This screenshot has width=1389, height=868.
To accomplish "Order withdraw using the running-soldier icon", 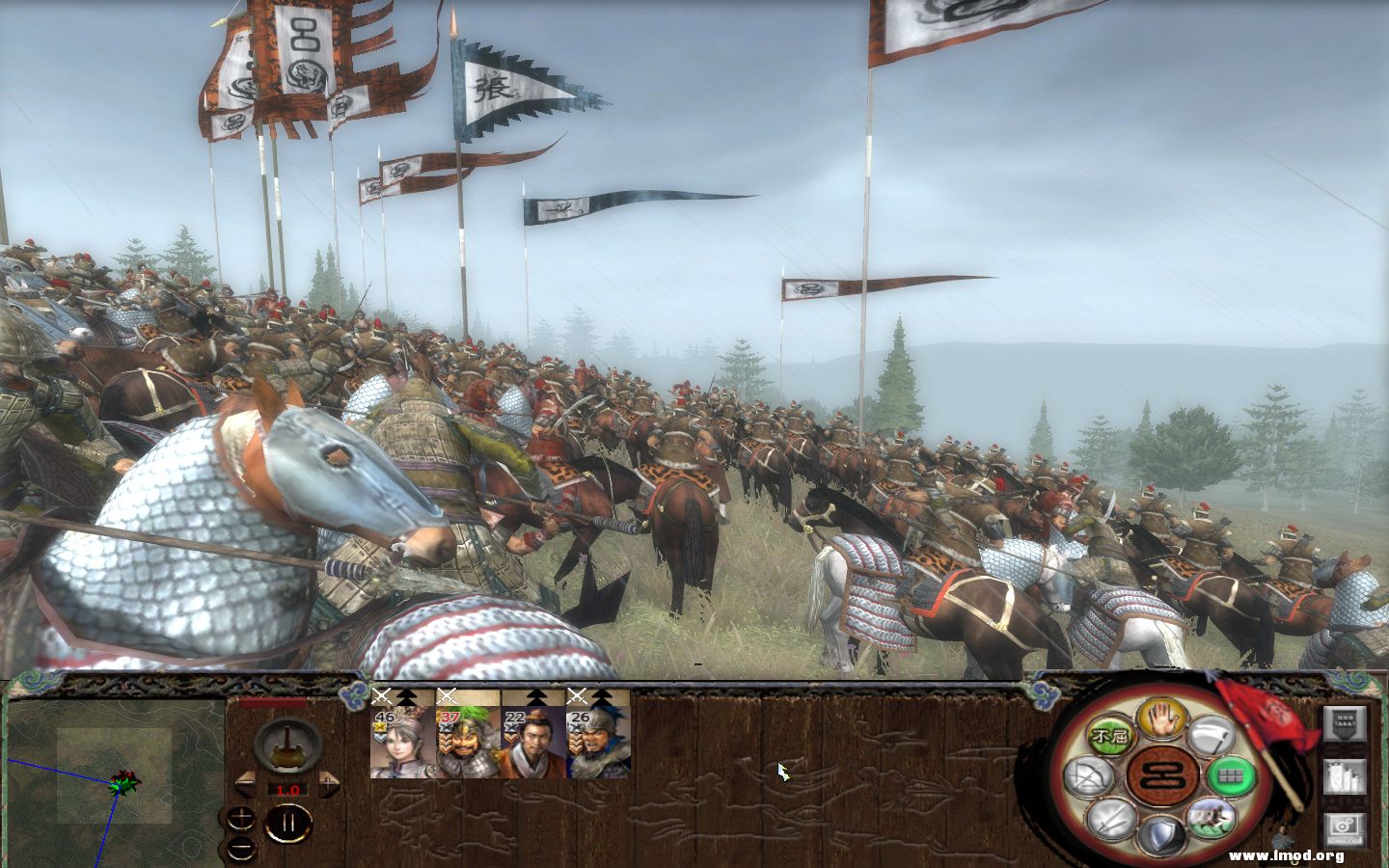I will 1212,821.
